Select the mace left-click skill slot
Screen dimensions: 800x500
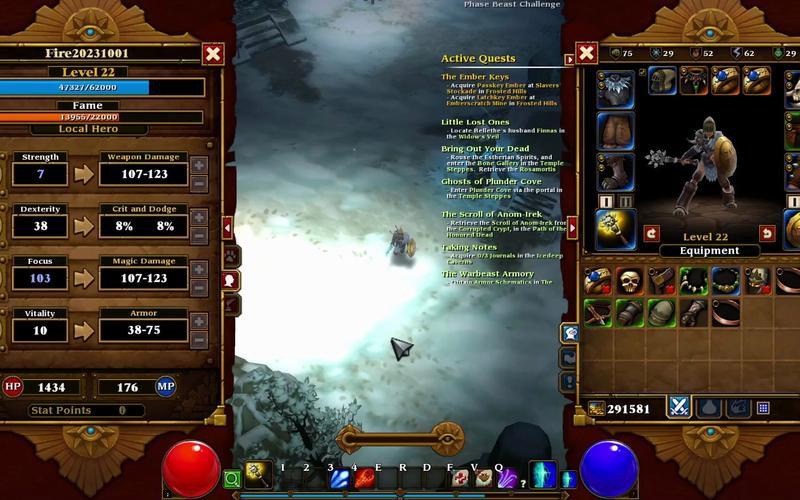[257, 473]
